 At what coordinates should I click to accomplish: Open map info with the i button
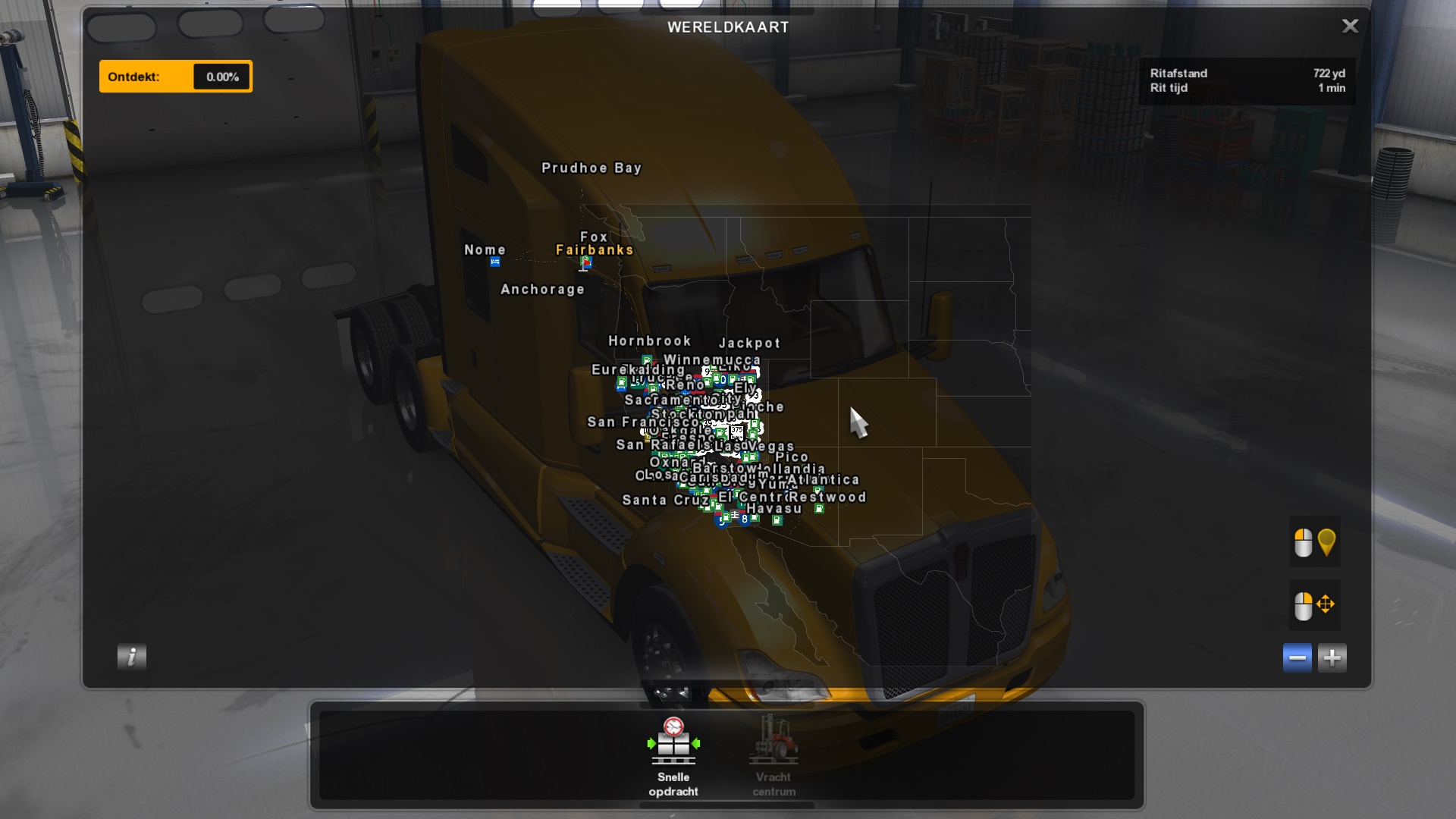pyautogui.click(x=130, y=657)
